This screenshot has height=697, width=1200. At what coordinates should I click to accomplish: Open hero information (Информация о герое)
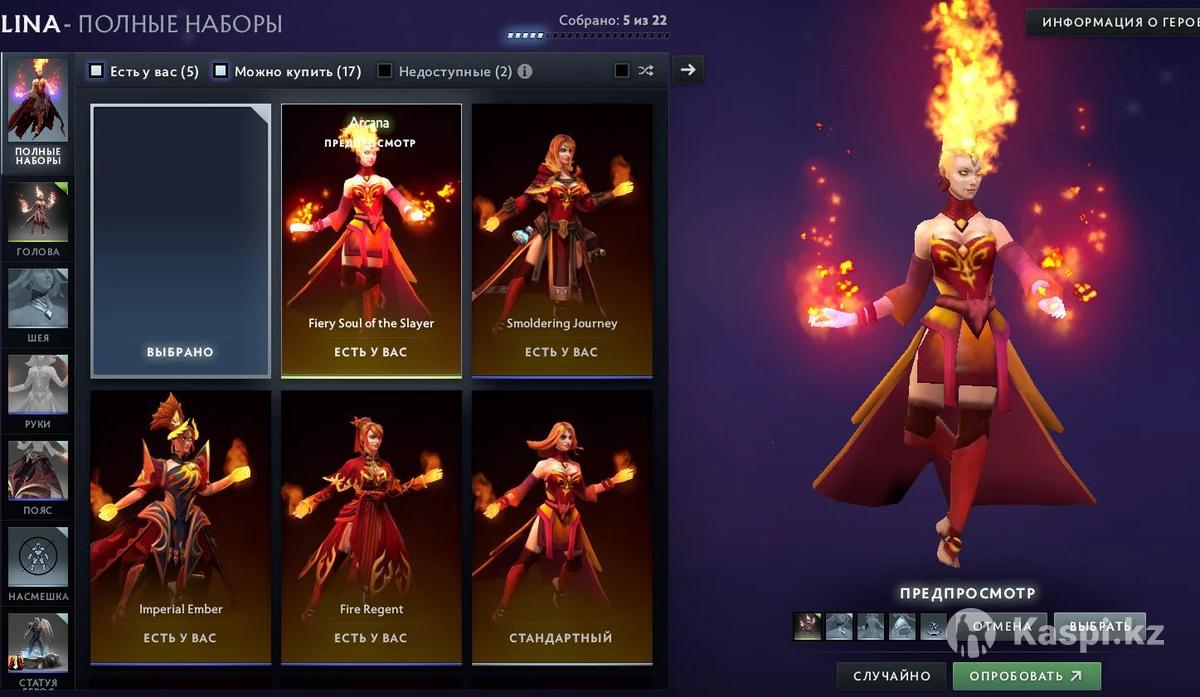[x=1113, y=22]
